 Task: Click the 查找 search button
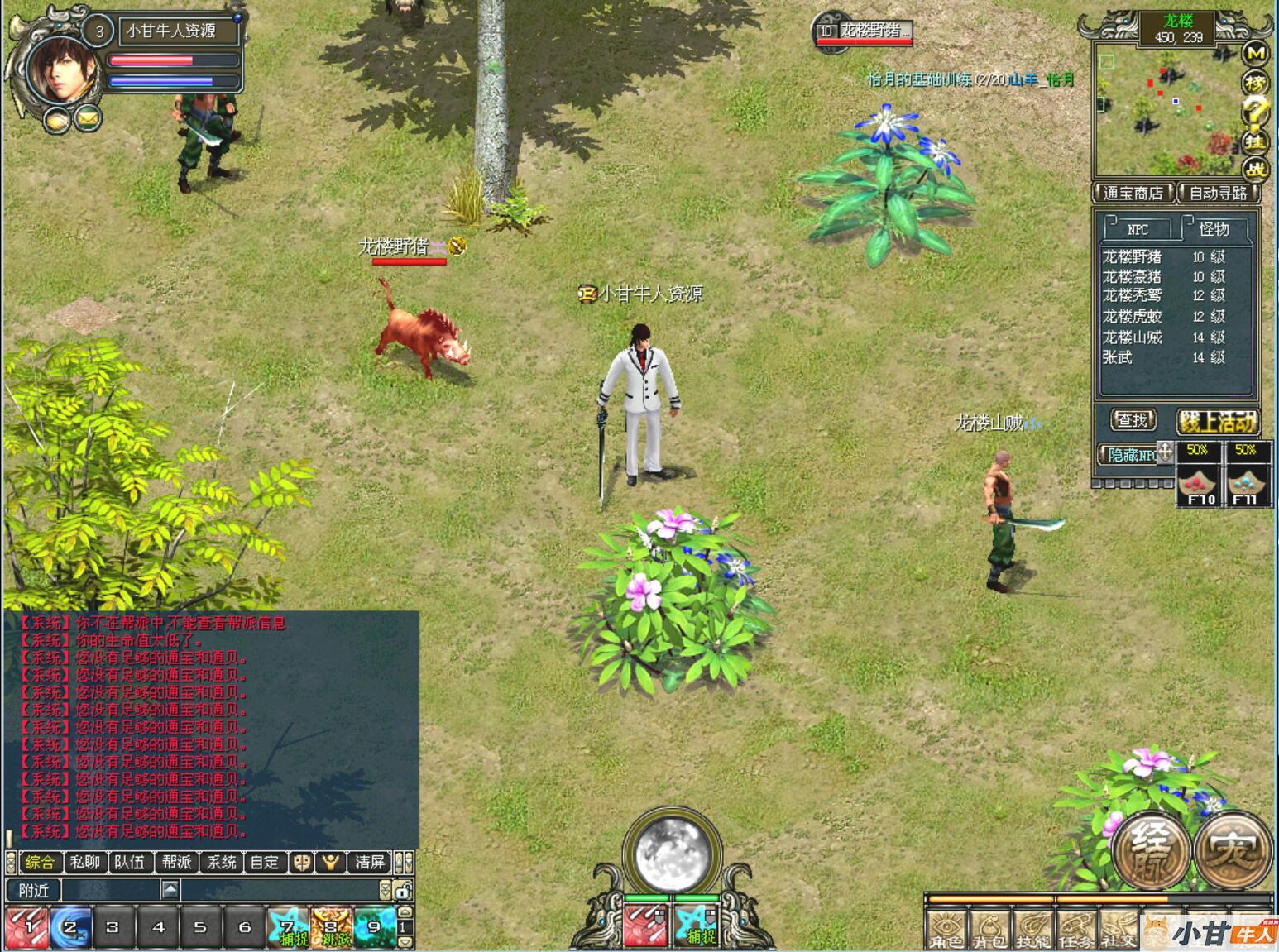pyautogui.click(x=1132, y=421)
